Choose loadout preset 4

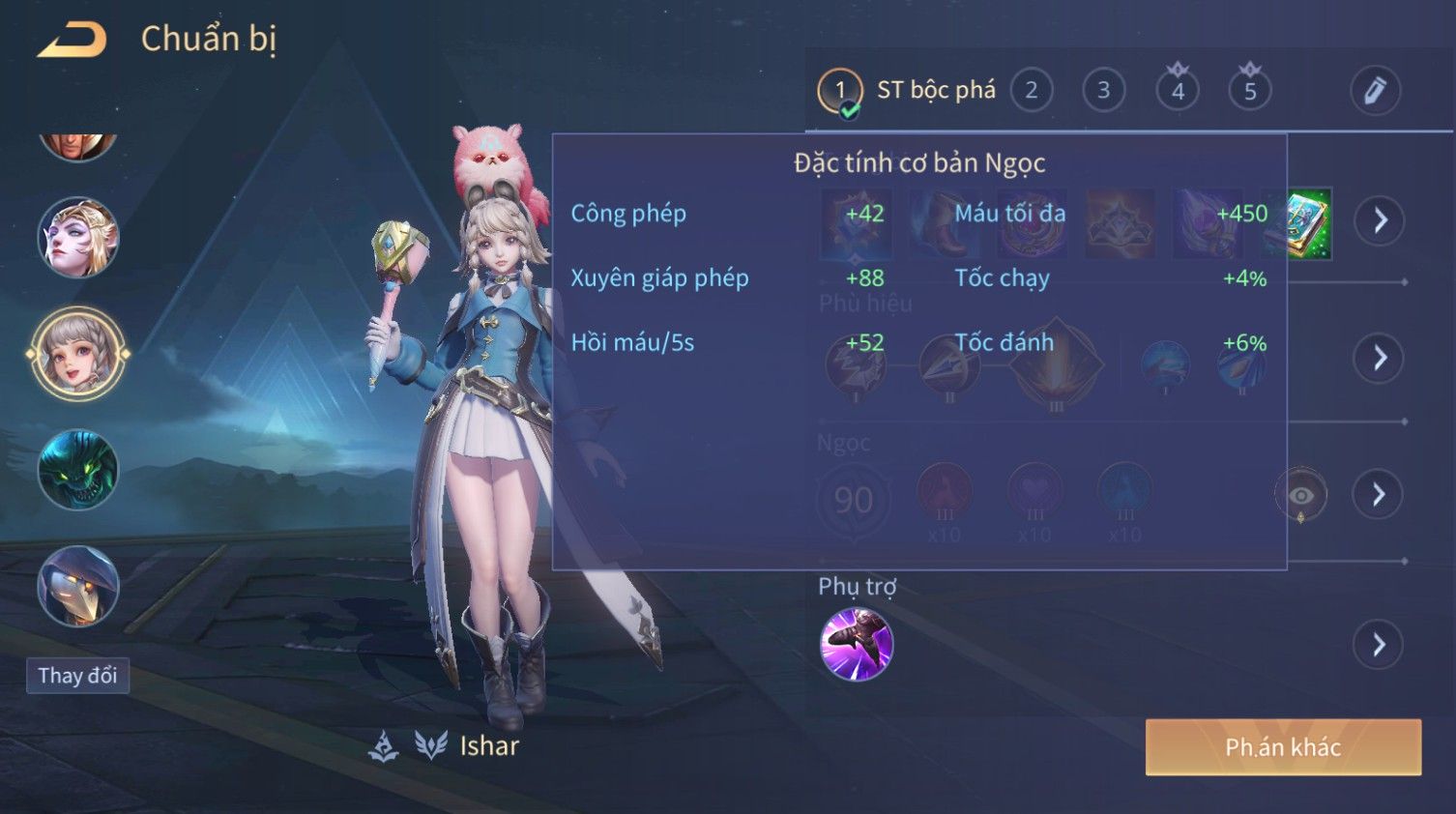pos(1178,91)
